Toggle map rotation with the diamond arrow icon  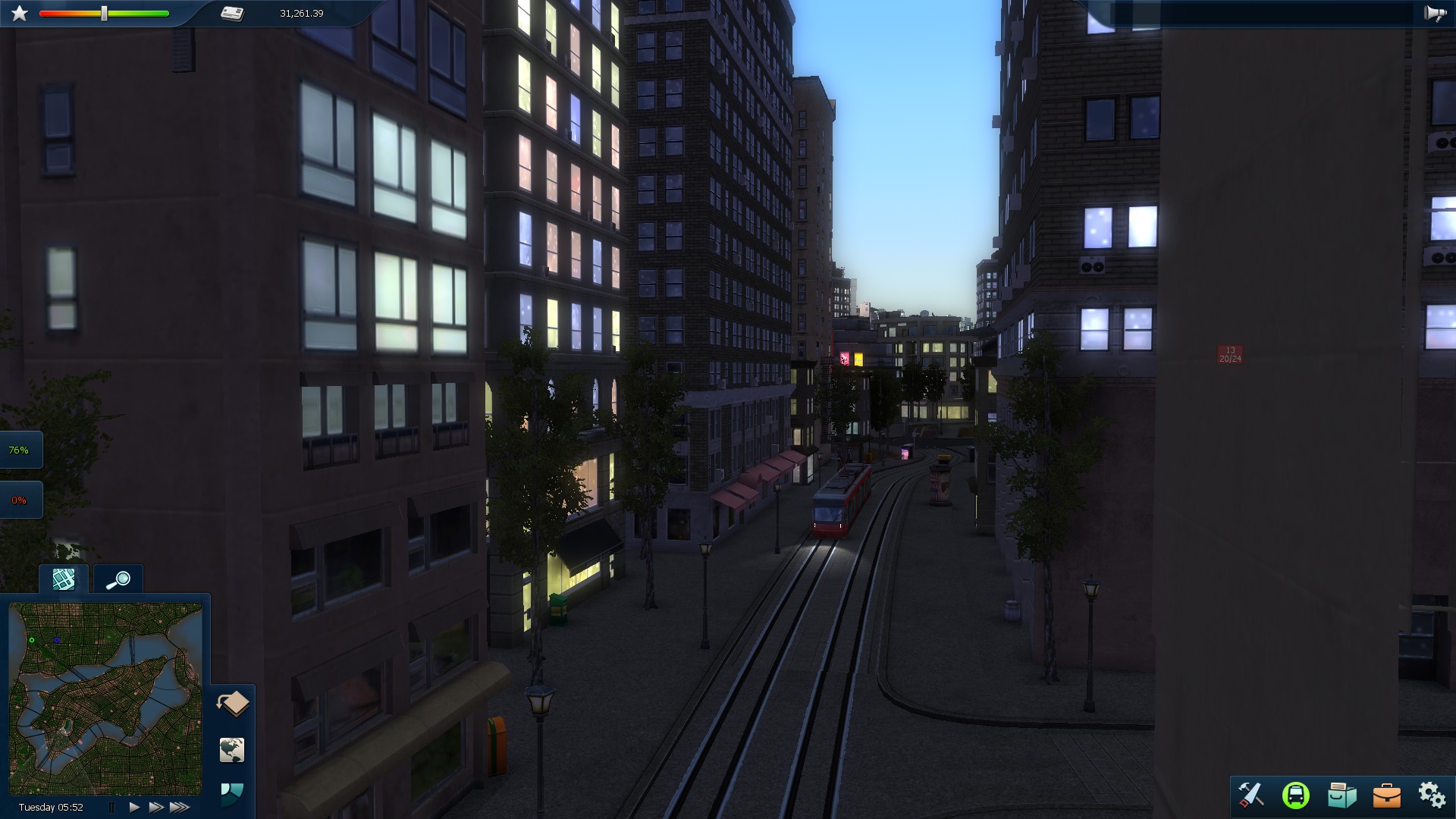[x=232, y=704]
